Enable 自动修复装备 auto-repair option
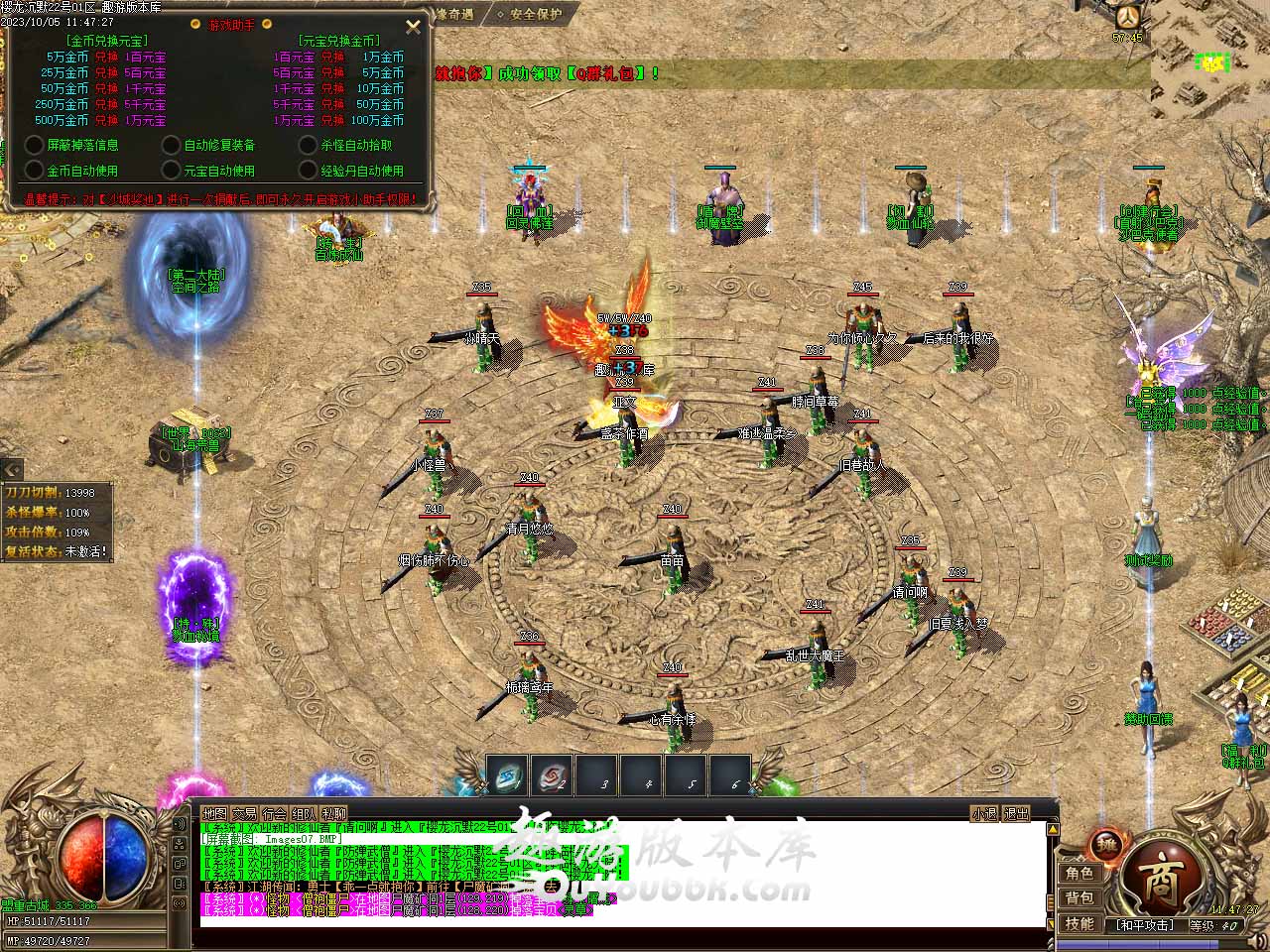 (172, 145)
